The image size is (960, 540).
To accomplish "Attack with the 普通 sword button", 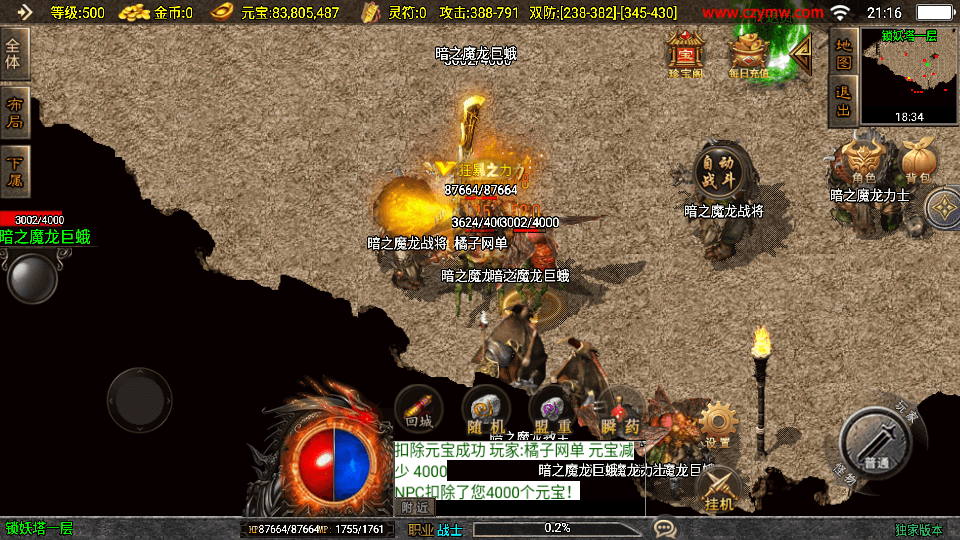I will click(x=876, y=446).
